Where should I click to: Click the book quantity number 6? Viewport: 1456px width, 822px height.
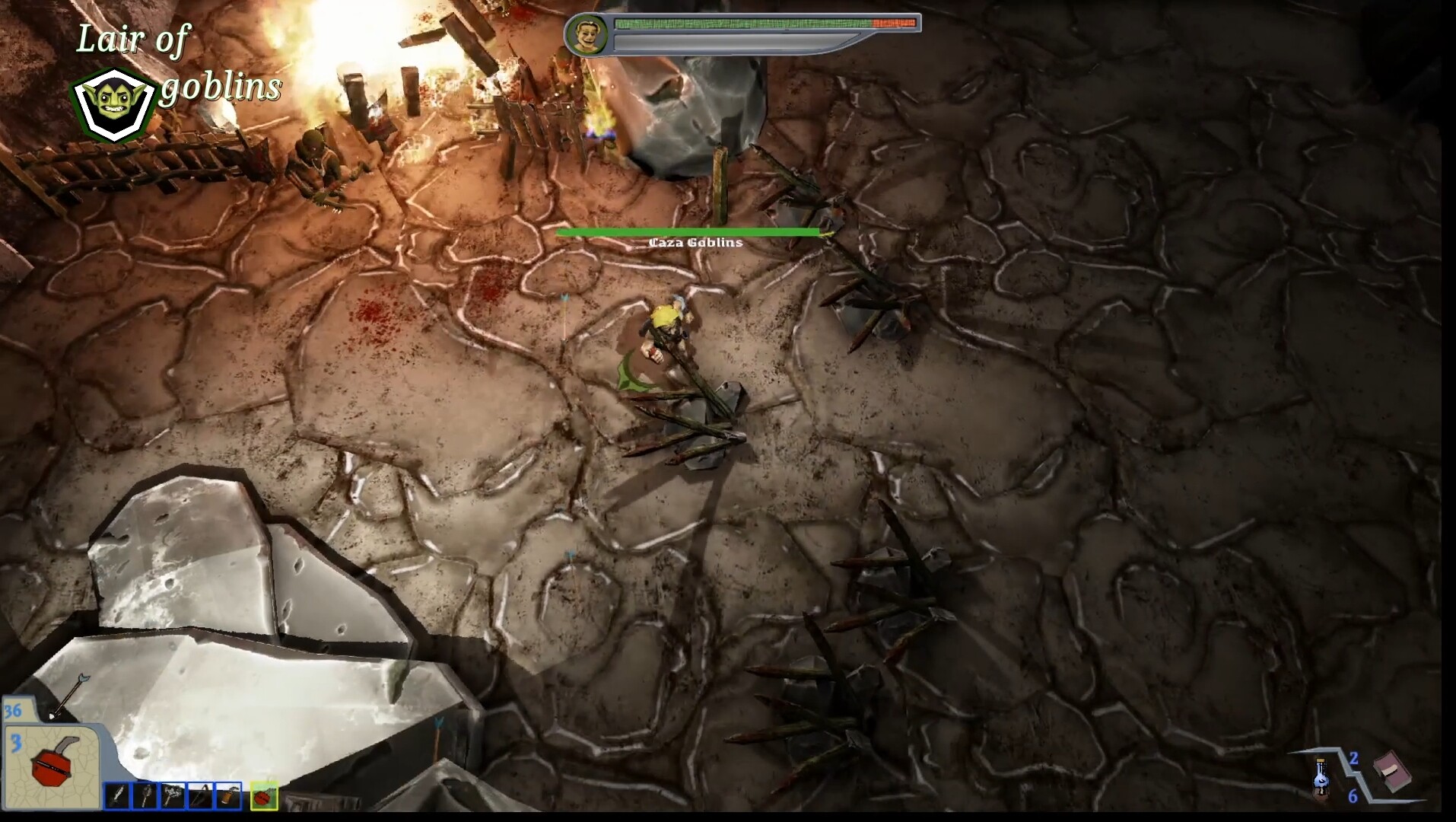point(1353,797)
